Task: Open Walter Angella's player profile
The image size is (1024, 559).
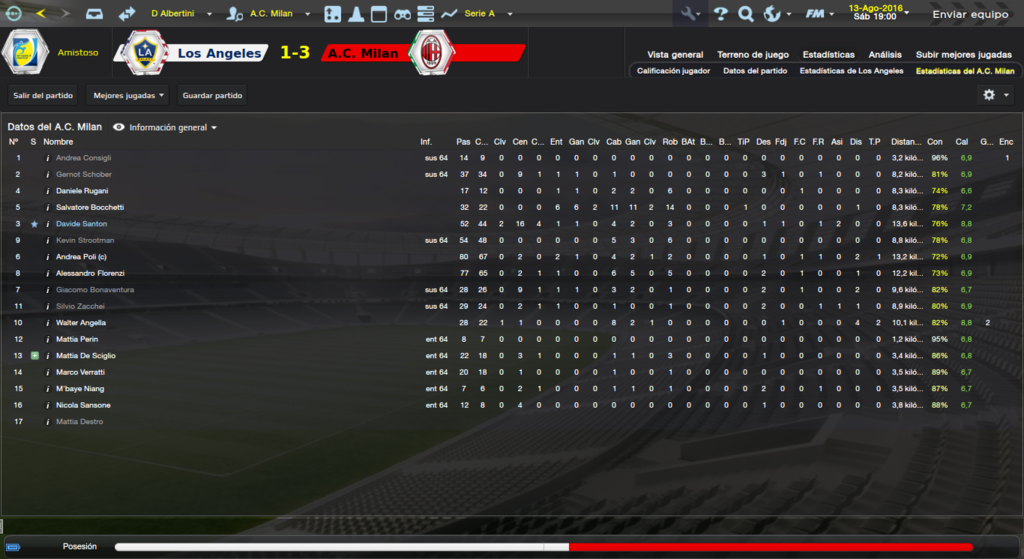Action: coord(82,323)
